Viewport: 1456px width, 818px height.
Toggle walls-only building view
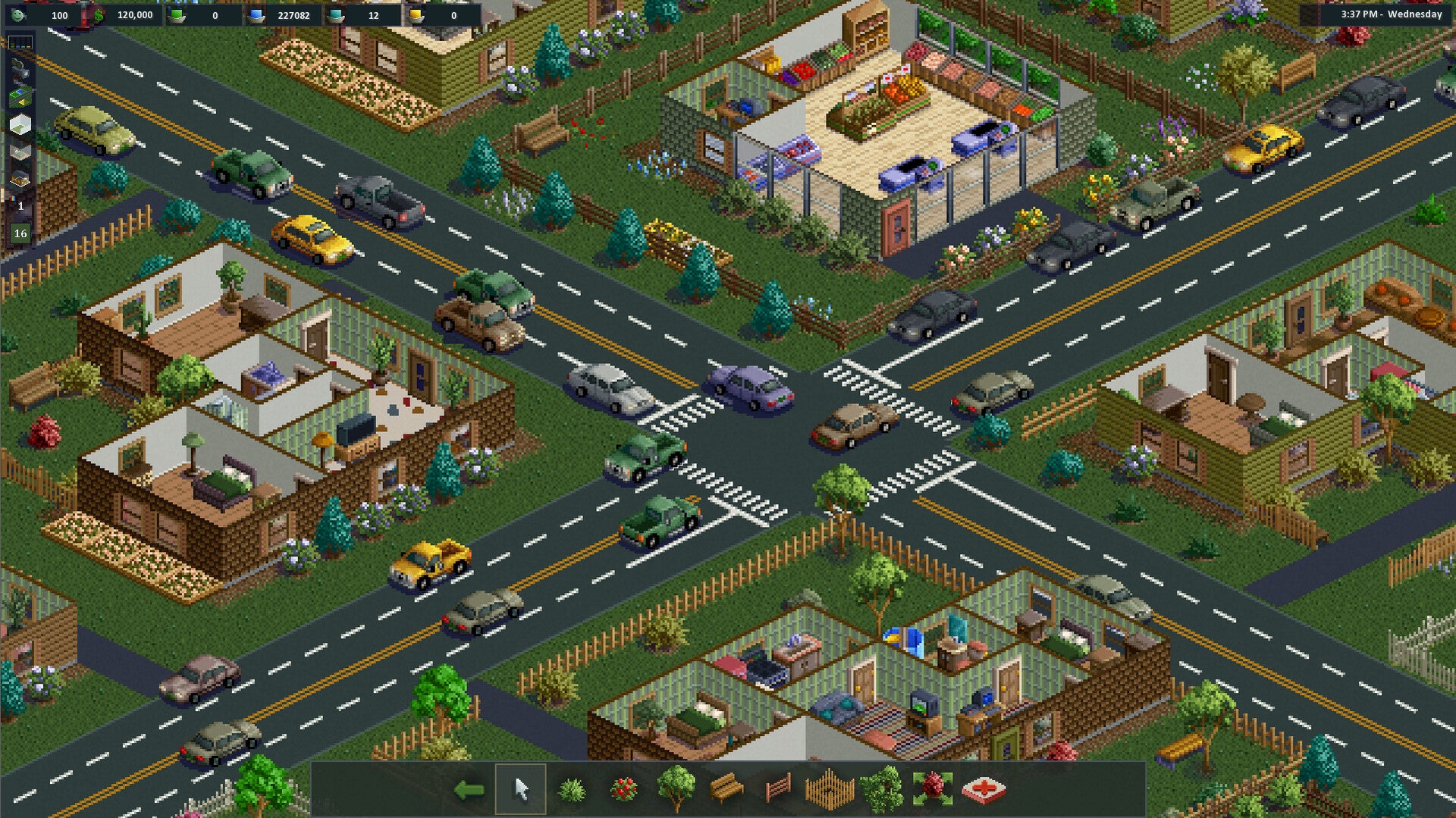[x=19, y=123]
